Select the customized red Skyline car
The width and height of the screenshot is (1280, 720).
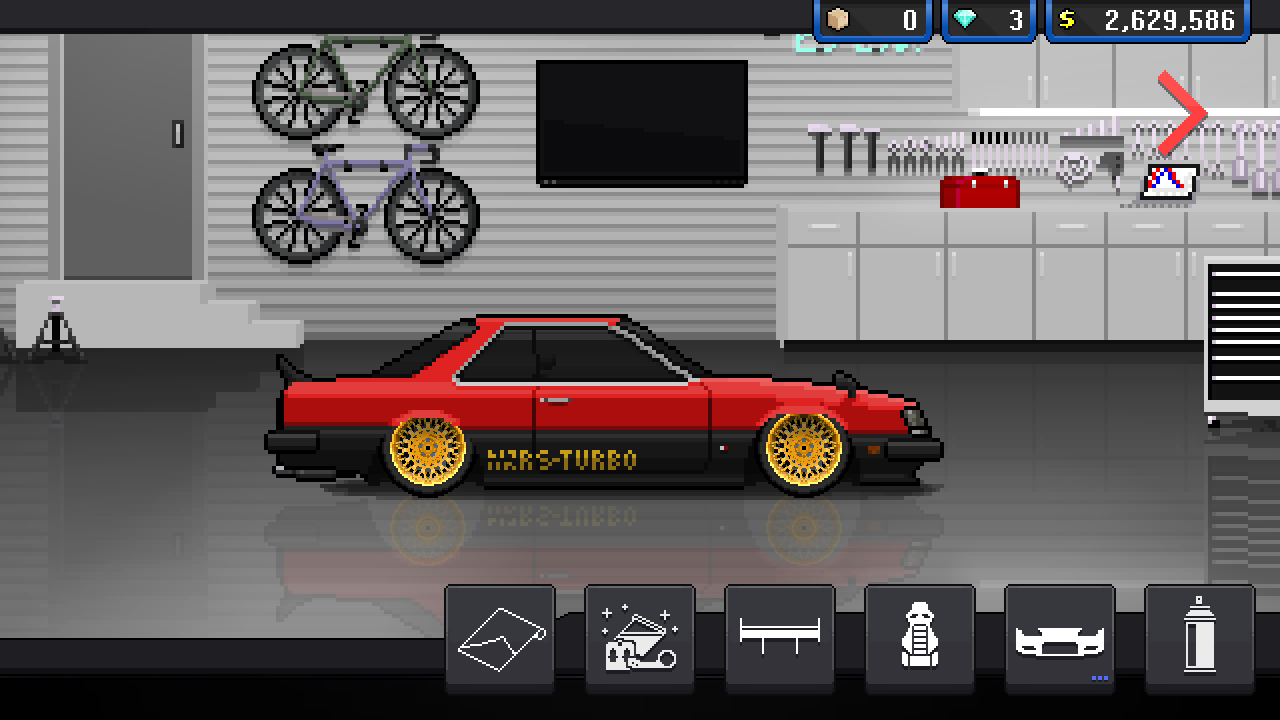(600, 410)
